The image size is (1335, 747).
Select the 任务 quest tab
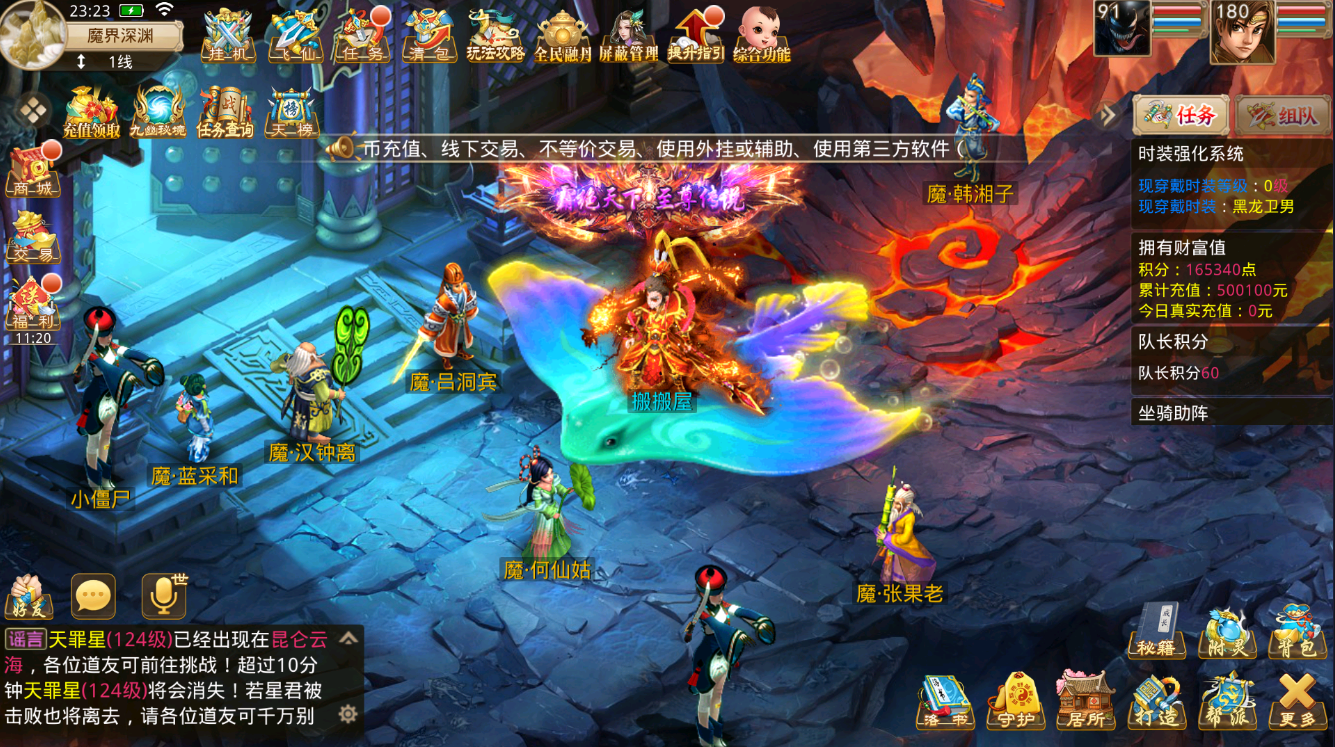(x=1180, y=116)
